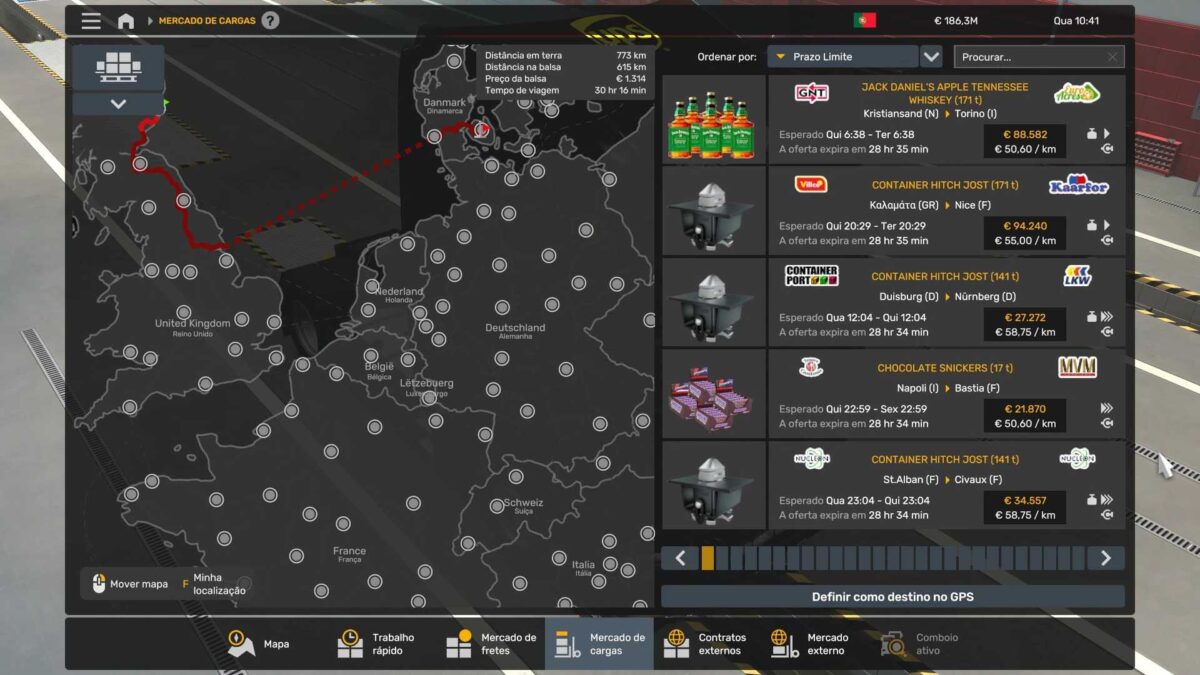
Task: Open the hamburger main menu
Action: click(x=91, y=21)
